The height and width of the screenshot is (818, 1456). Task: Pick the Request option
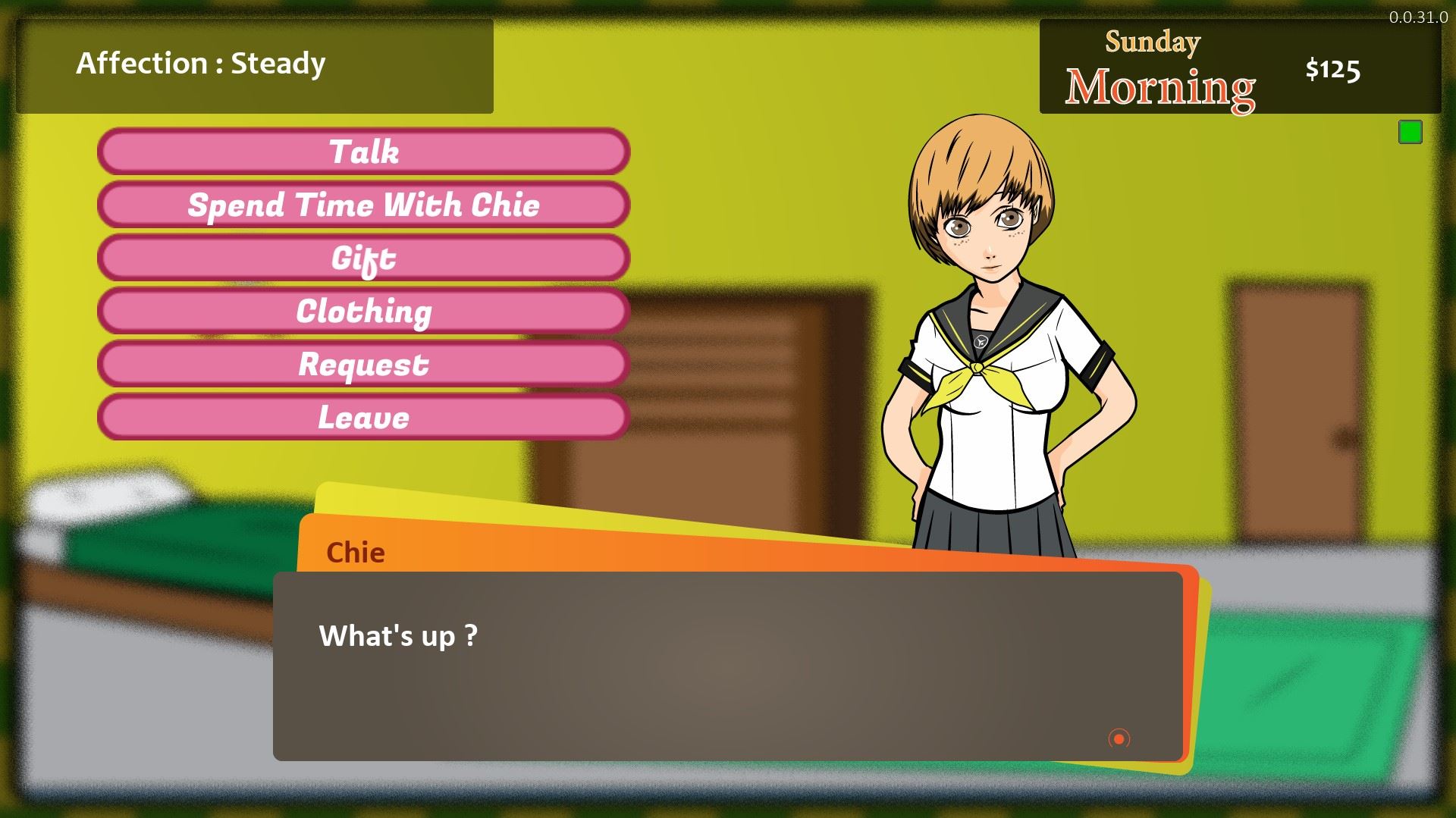pos(364,364)
